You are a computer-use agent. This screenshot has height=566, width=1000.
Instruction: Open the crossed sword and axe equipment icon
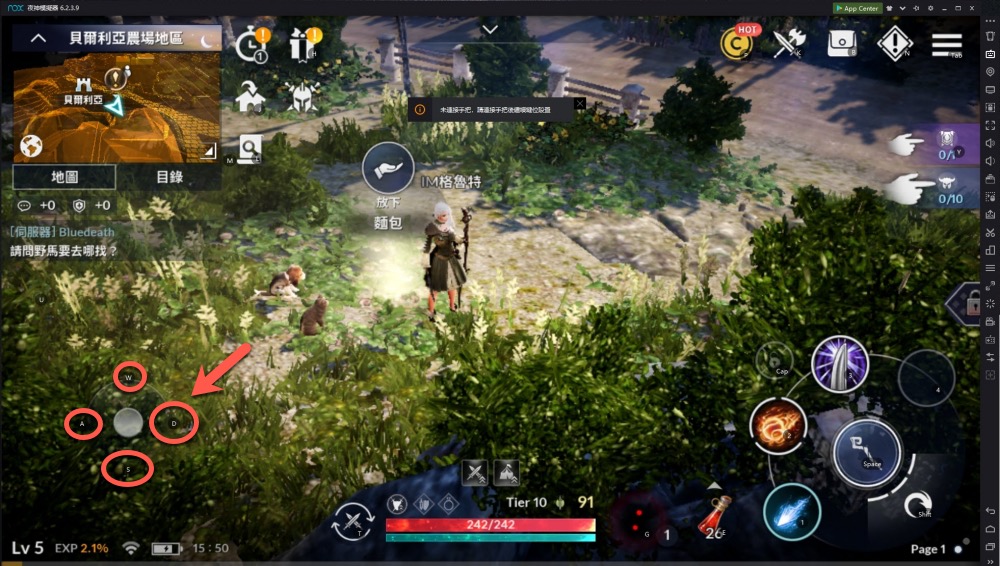tap(789, 43)
